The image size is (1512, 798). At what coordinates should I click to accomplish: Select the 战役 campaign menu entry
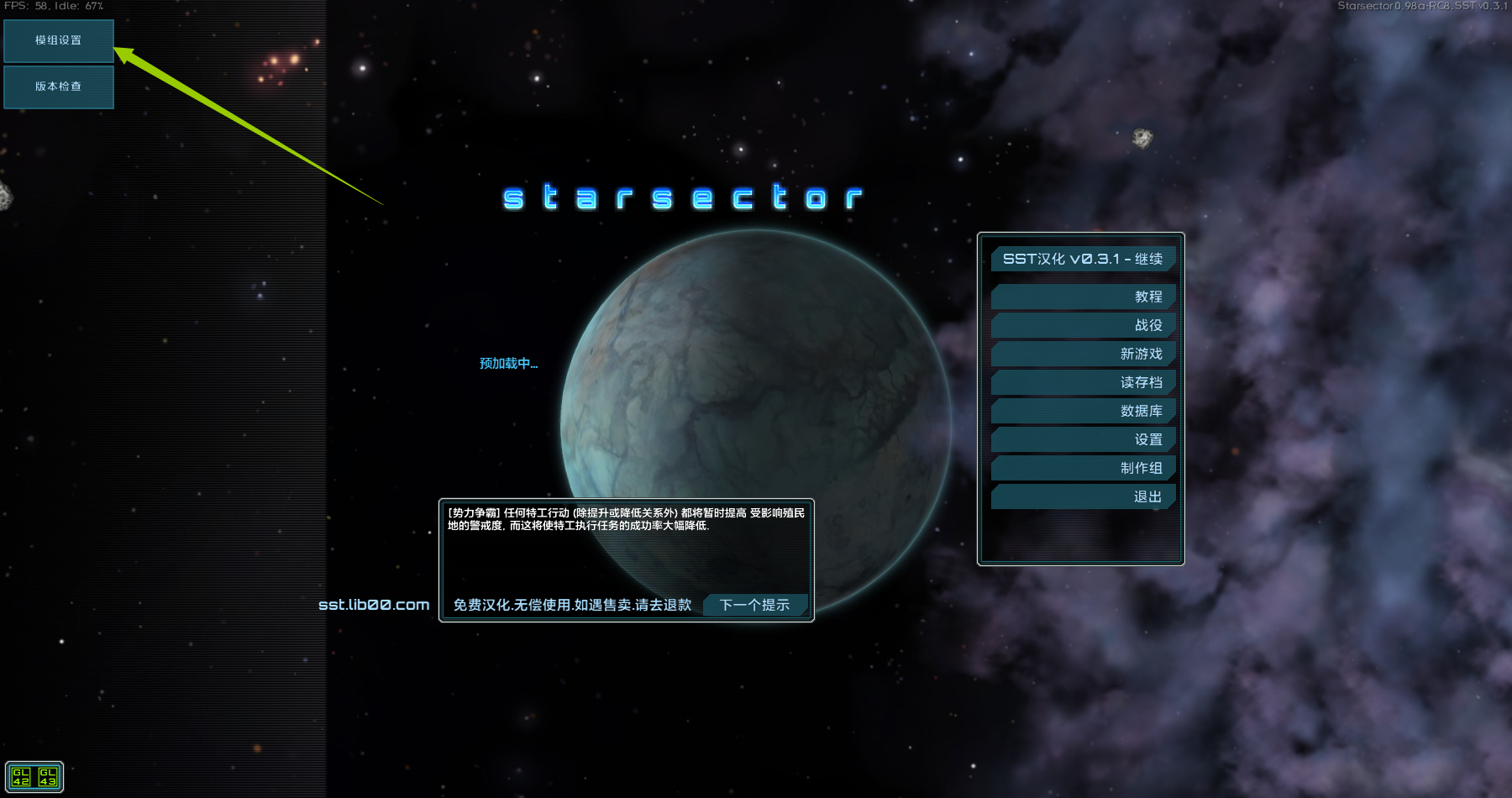pyautogui.click(x=1083, y=325)
